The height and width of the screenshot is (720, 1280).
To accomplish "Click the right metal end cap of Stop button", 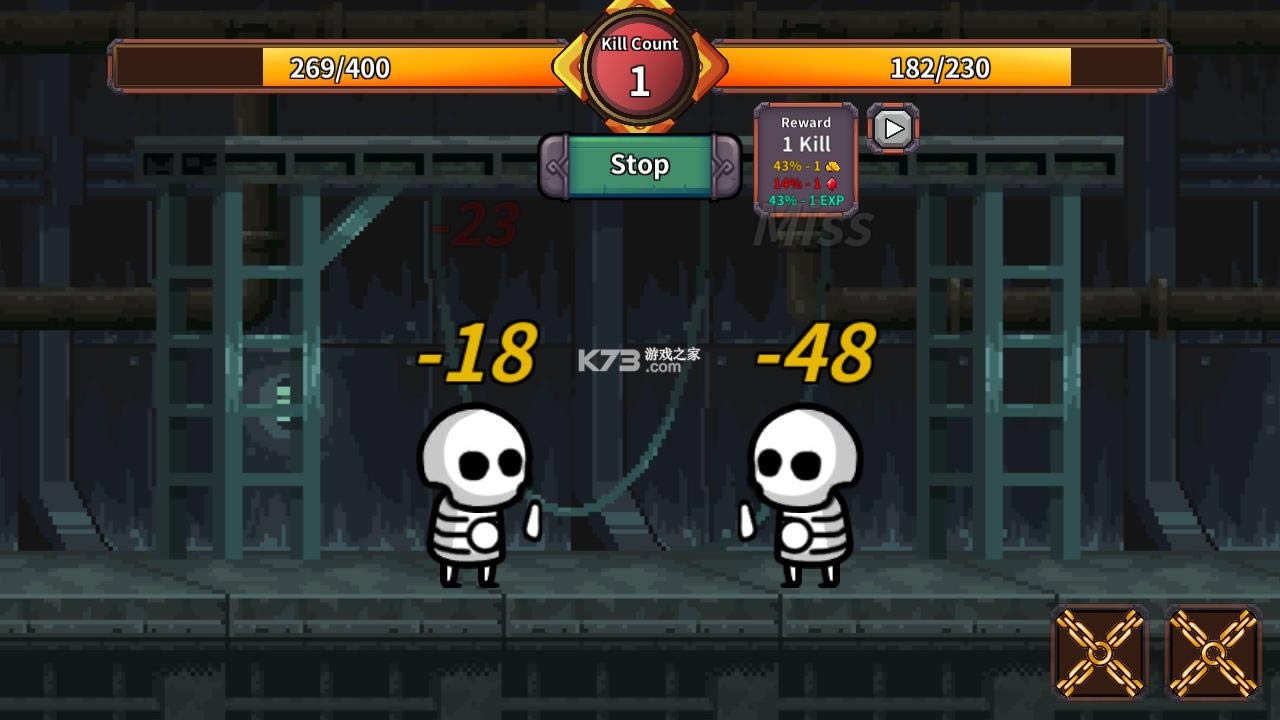I will pos(721,165).
